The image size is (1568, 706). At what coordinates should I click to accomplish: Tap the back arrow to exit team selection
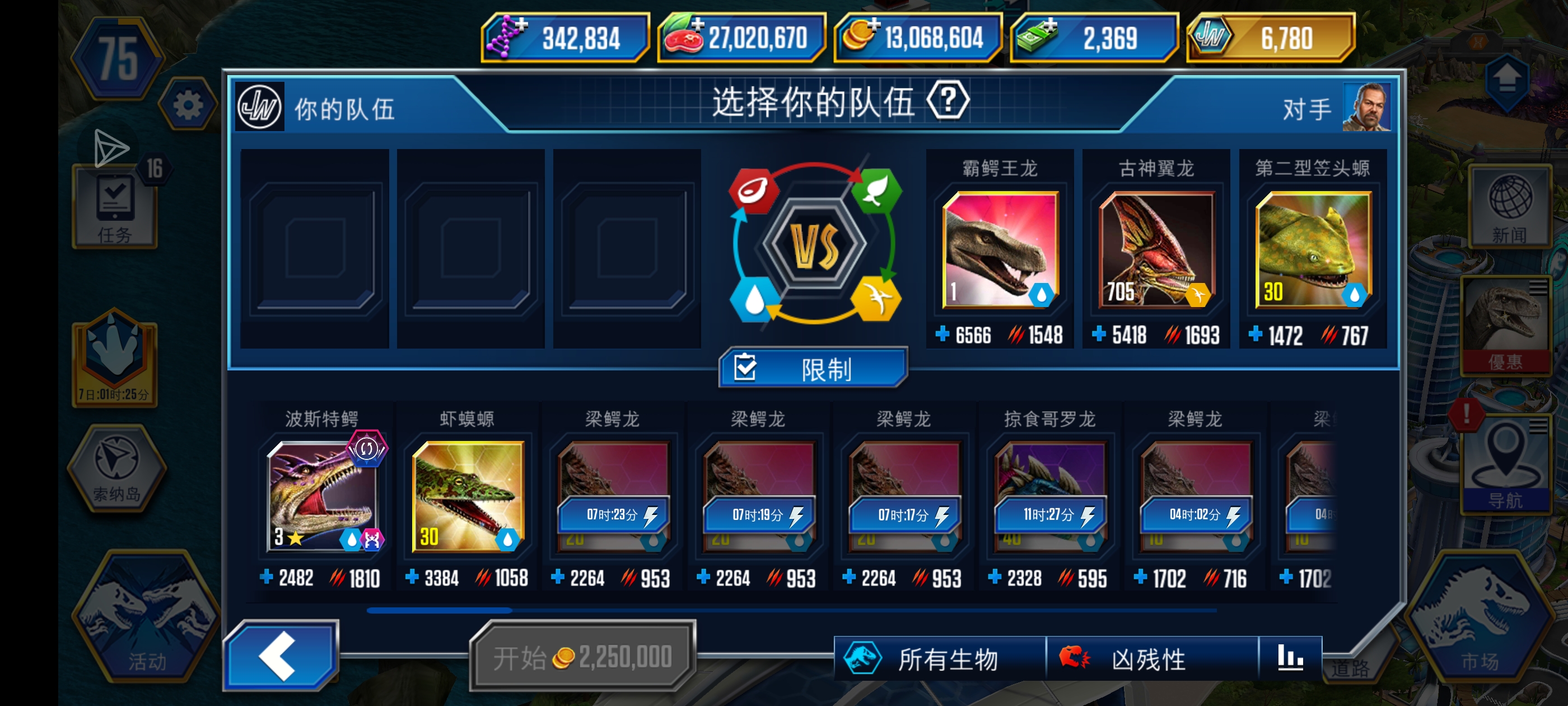280,657
